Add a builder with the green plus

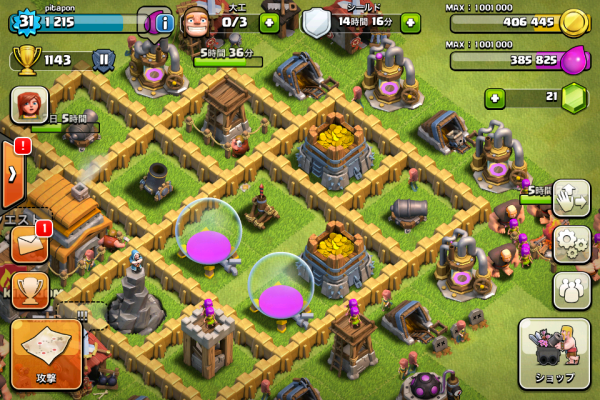(x=270, y=21)
